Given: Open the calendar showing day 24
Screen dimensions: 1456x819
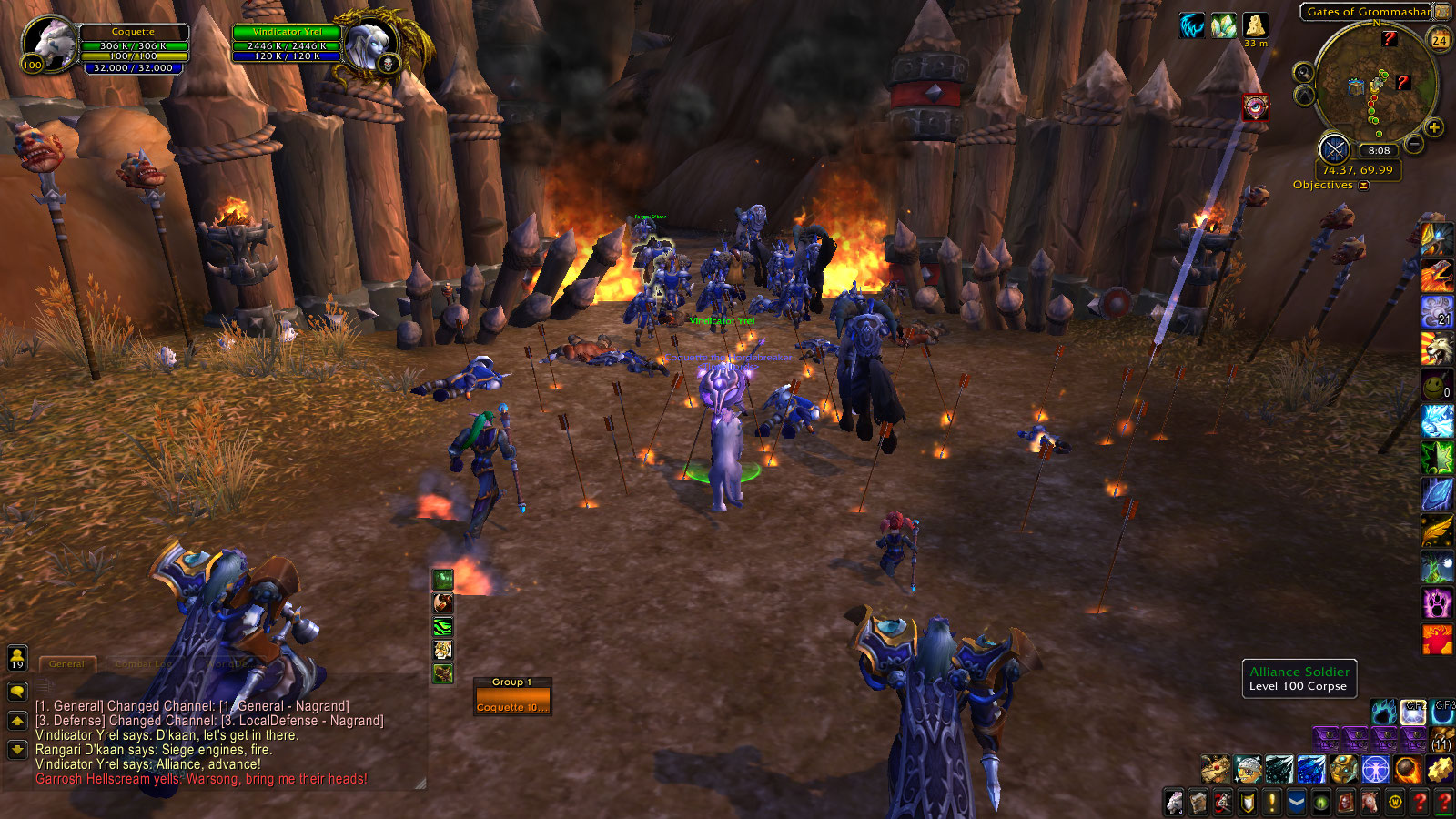Looking at the screenshot, I should (1440, 40).
